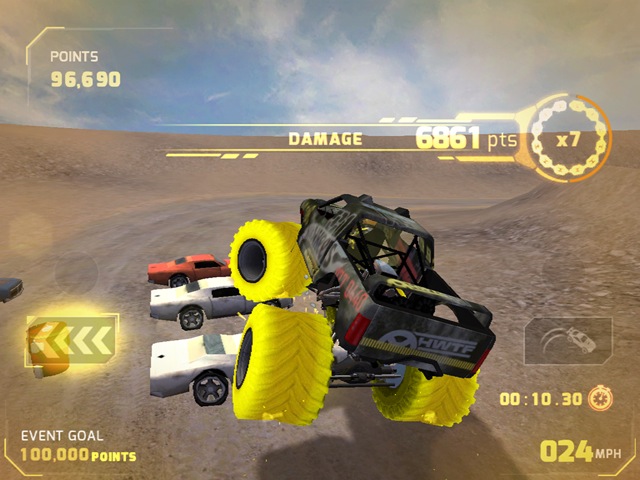
Task: Click the x7 chain multiplier ring
Action: [566, 138]
